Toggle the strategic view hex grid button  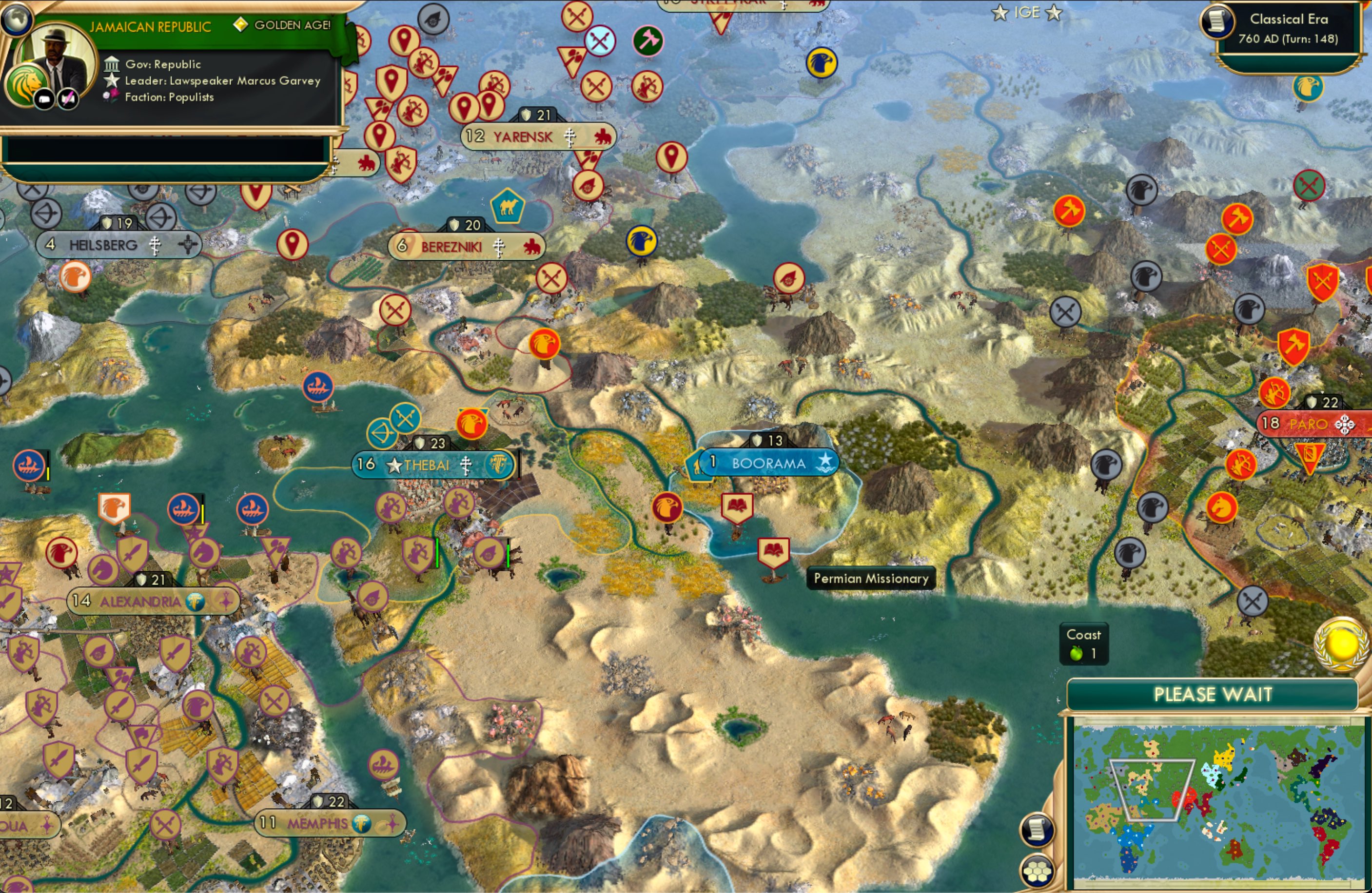coord(1036,870)
